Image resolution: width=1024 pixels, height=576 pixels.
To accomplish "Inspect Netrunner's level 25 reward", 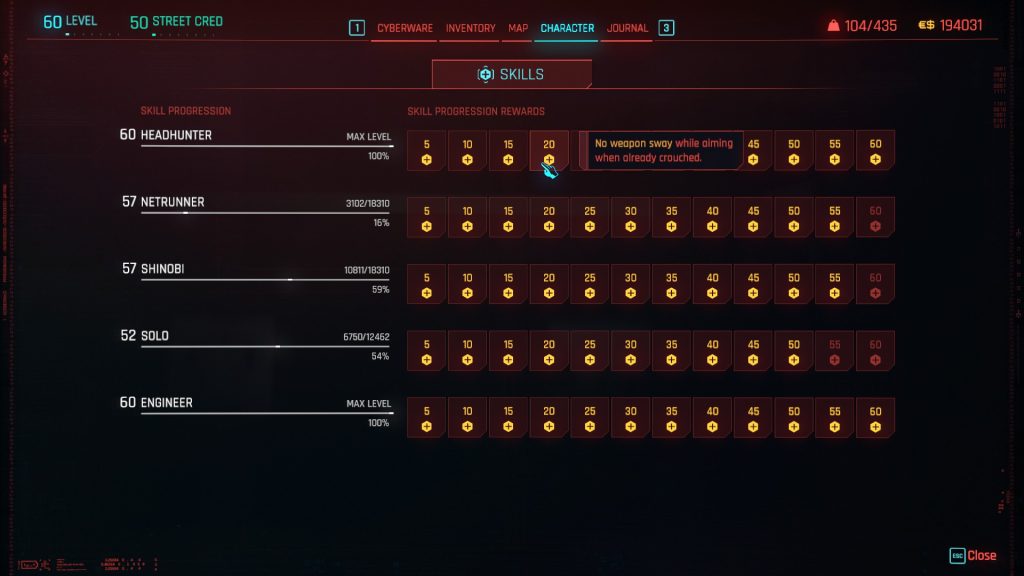I will [x=590, y=217].
